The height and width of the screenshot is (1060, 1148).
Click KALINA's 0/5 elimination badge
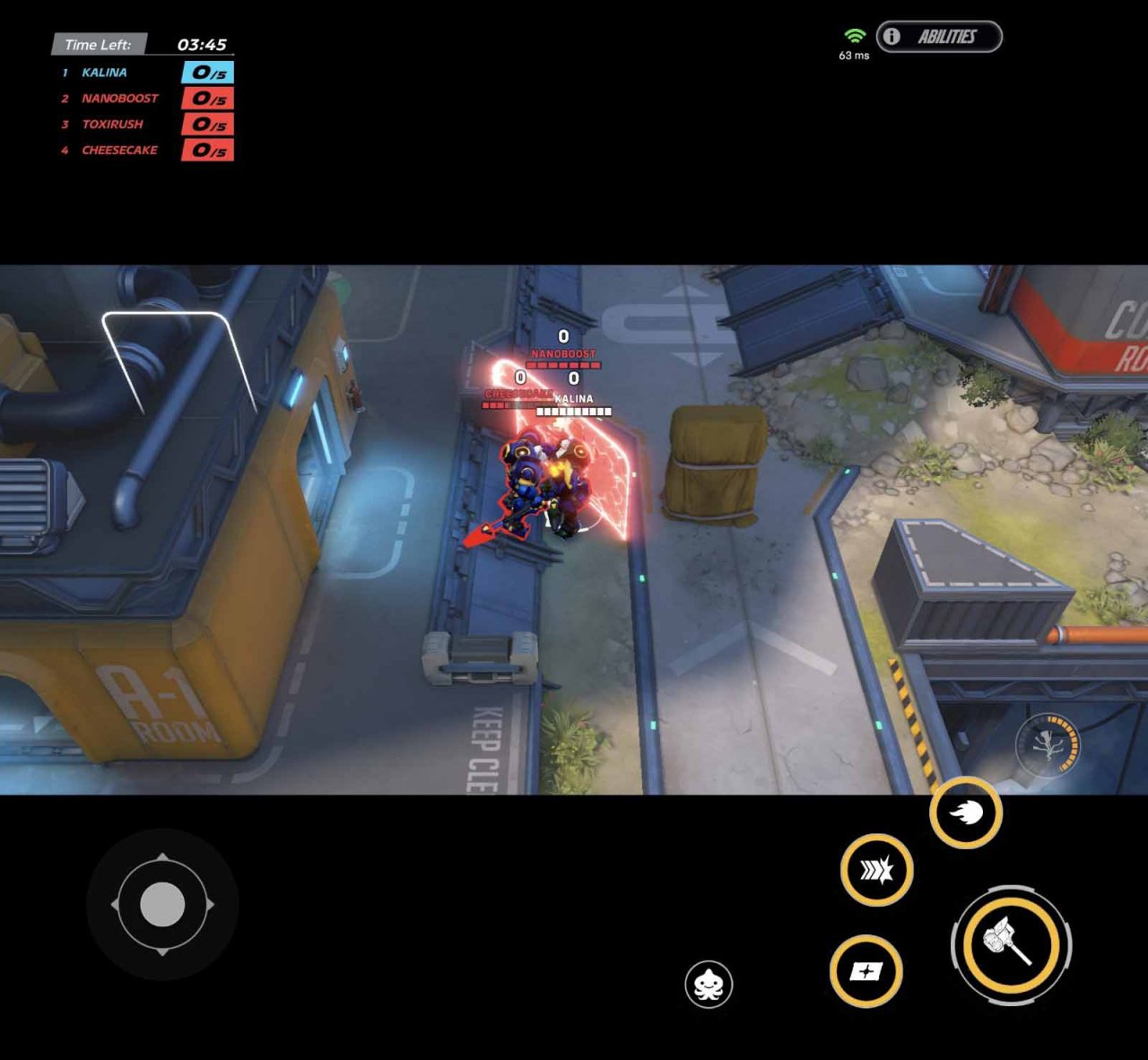click(208, 73)
